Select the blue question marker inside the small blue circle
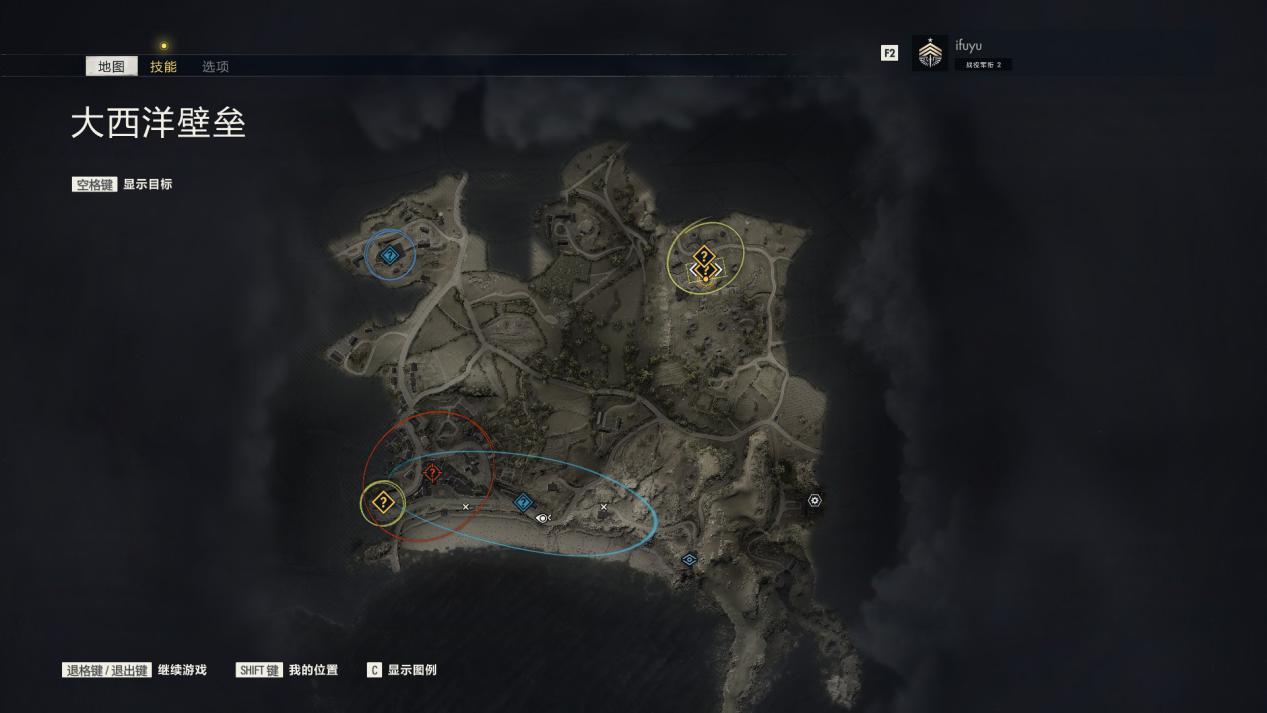The height and width of the screenshot is (713, 1267). [x=390, y=256]
